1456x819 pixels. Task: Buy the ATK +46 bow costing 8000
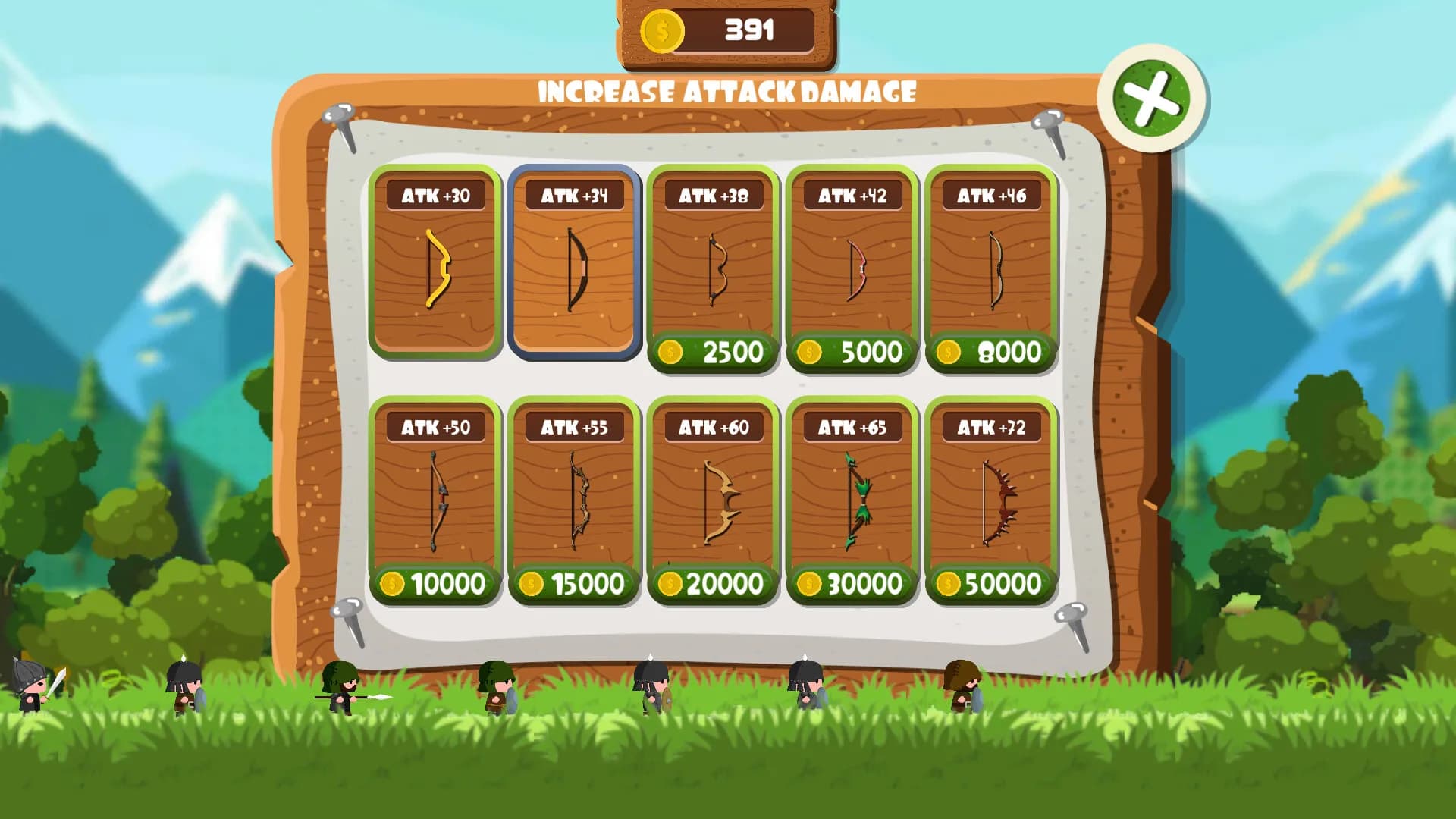[990, 352]
